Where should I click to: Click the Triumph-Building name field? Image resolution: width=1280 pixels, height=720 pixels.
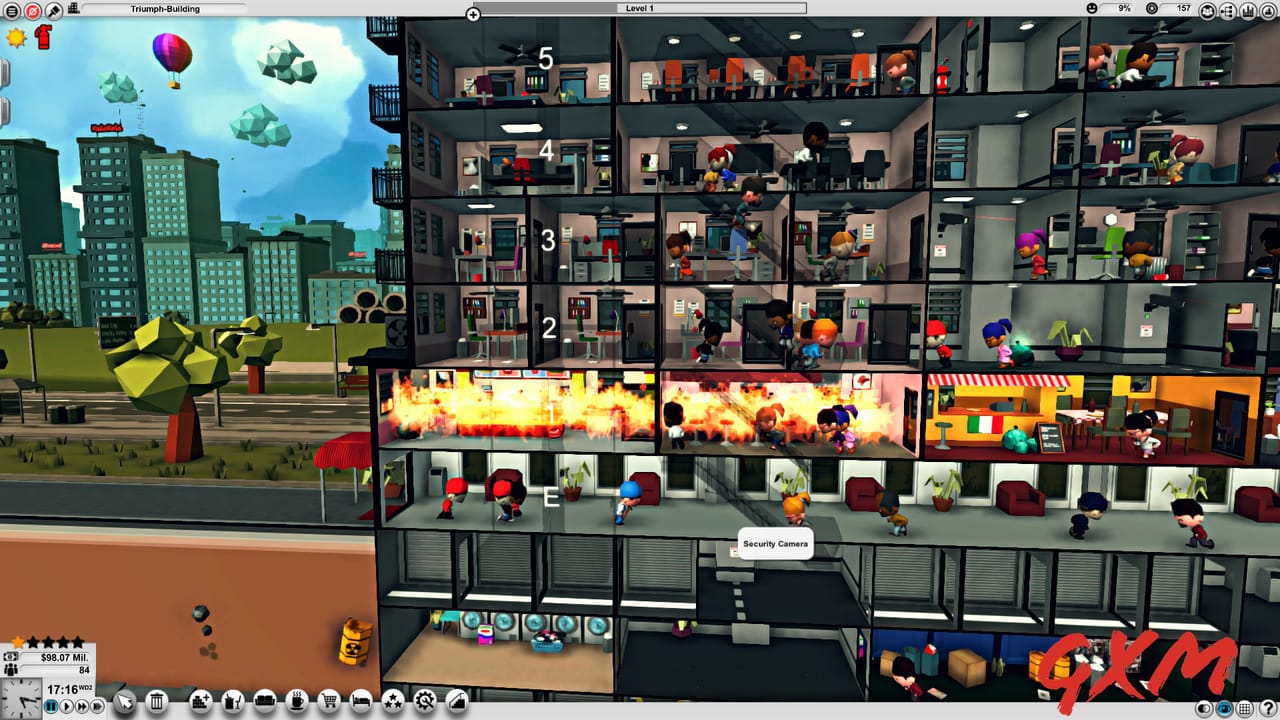click(x=165, y=8)
